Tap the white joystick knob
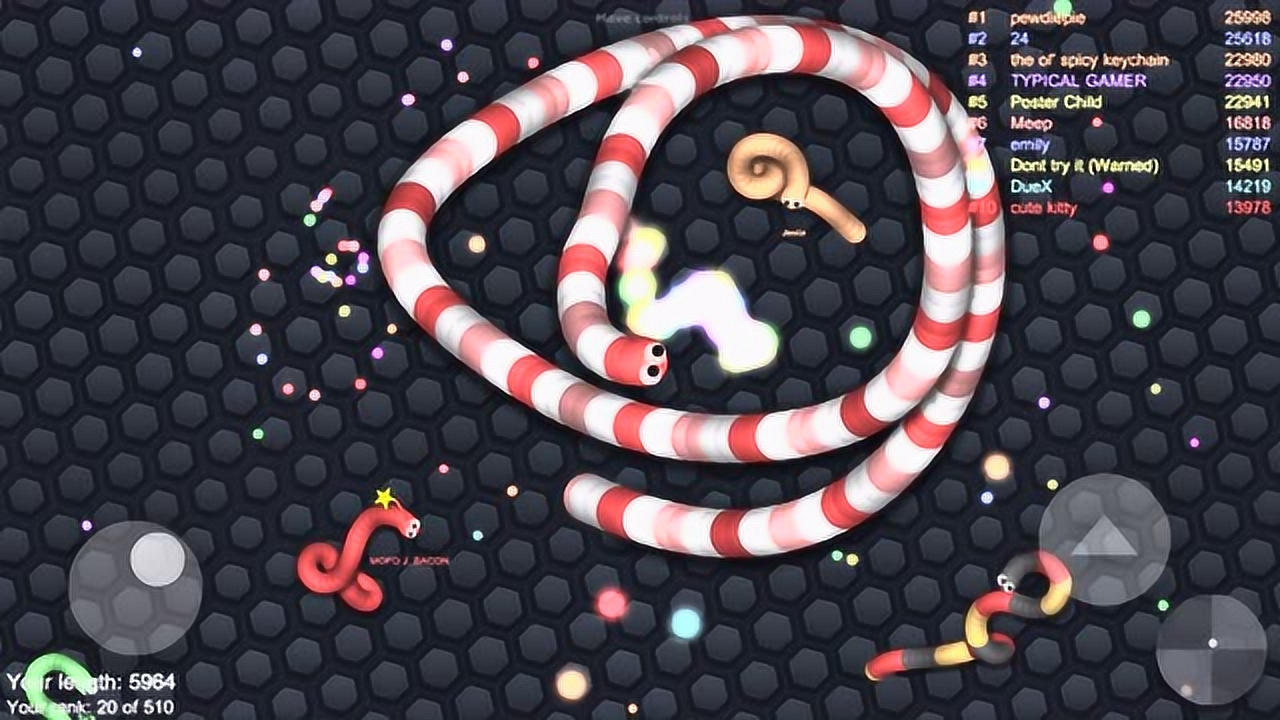The height and width of the screenshot is (720, 1280). coord(158,560)
